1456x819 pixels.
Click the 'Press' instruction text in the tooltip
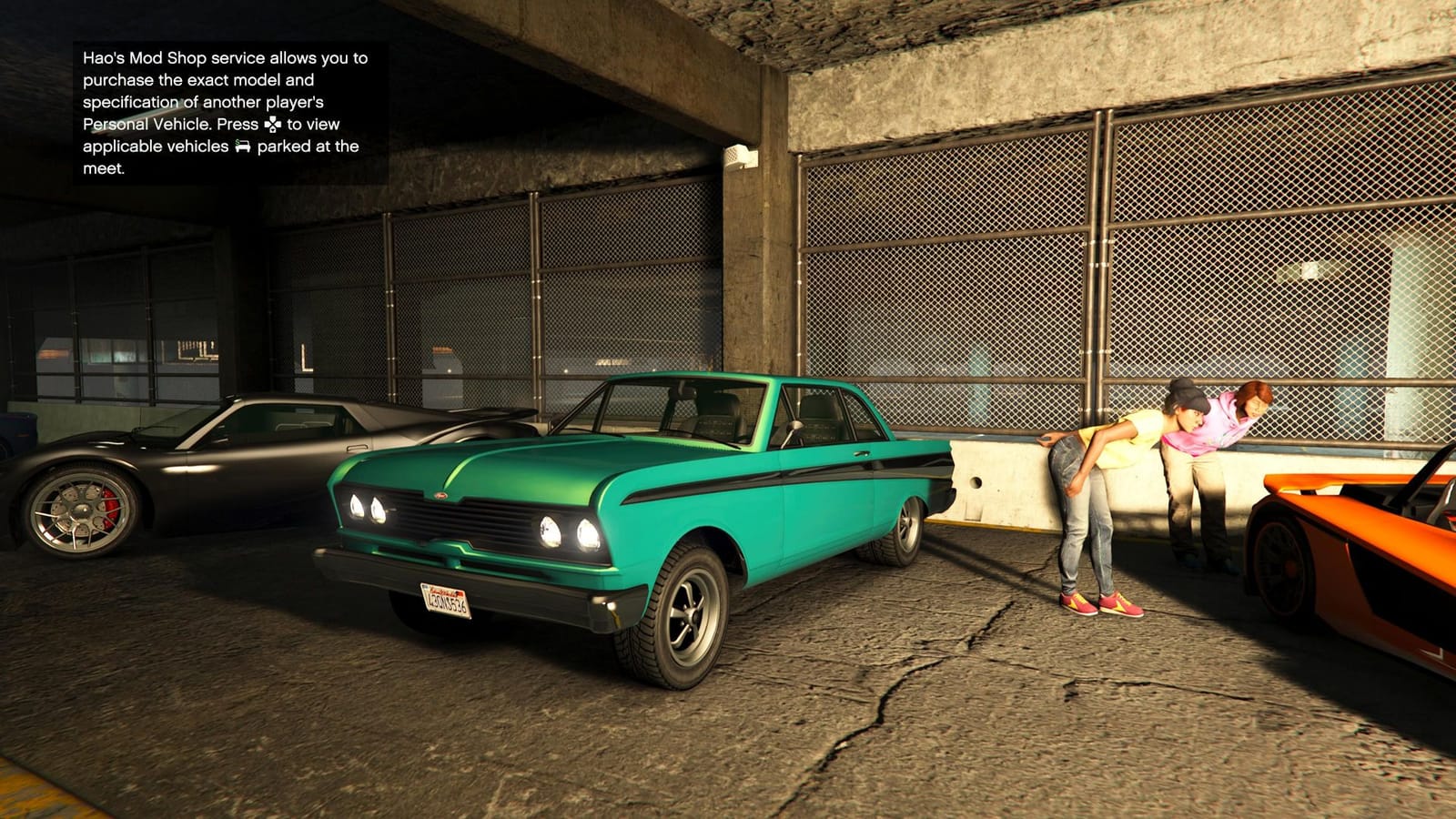coord(238,125)
